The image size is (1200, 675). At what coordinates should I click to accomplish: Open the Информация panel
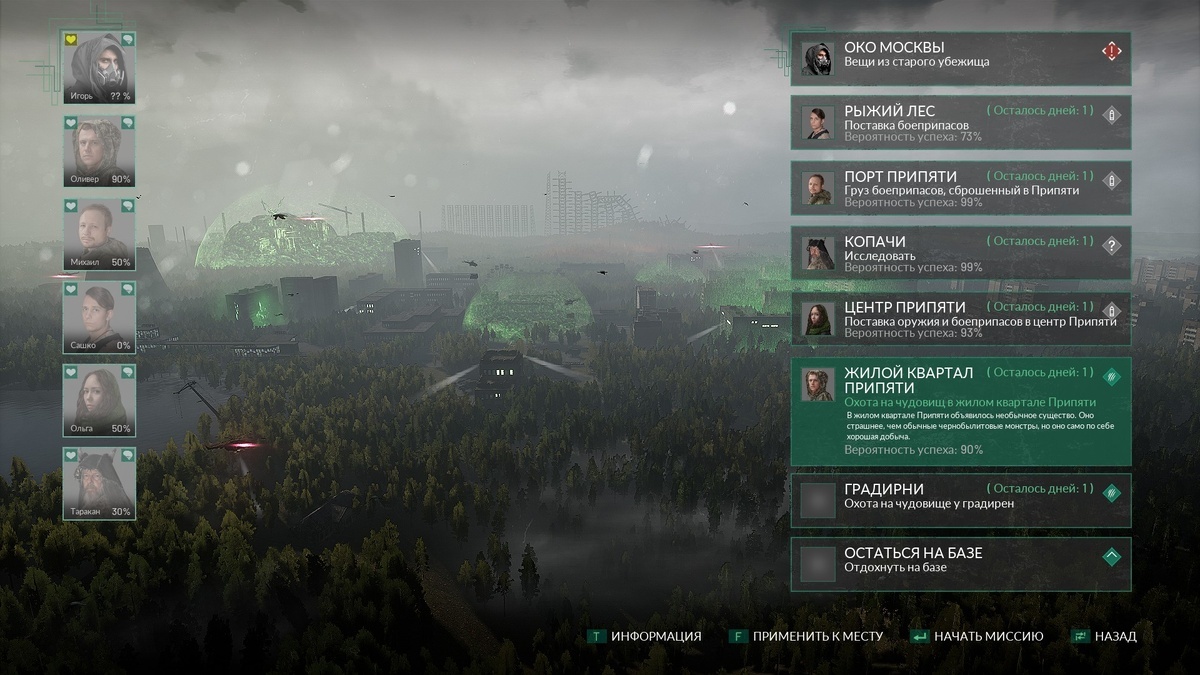[645, 636]
